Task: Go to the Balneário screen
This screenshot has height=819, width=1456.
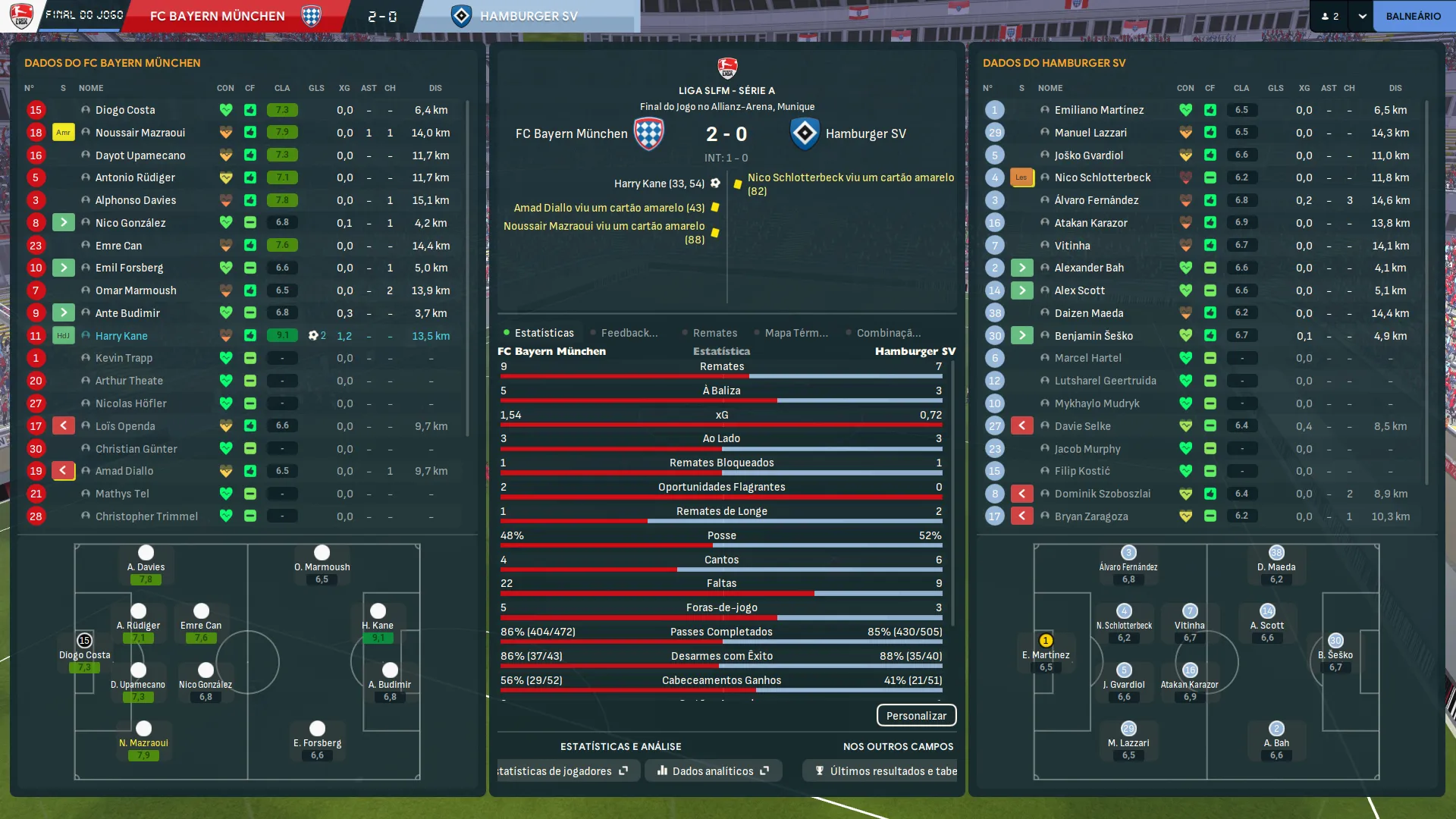Action: [x=1413, y=16]
